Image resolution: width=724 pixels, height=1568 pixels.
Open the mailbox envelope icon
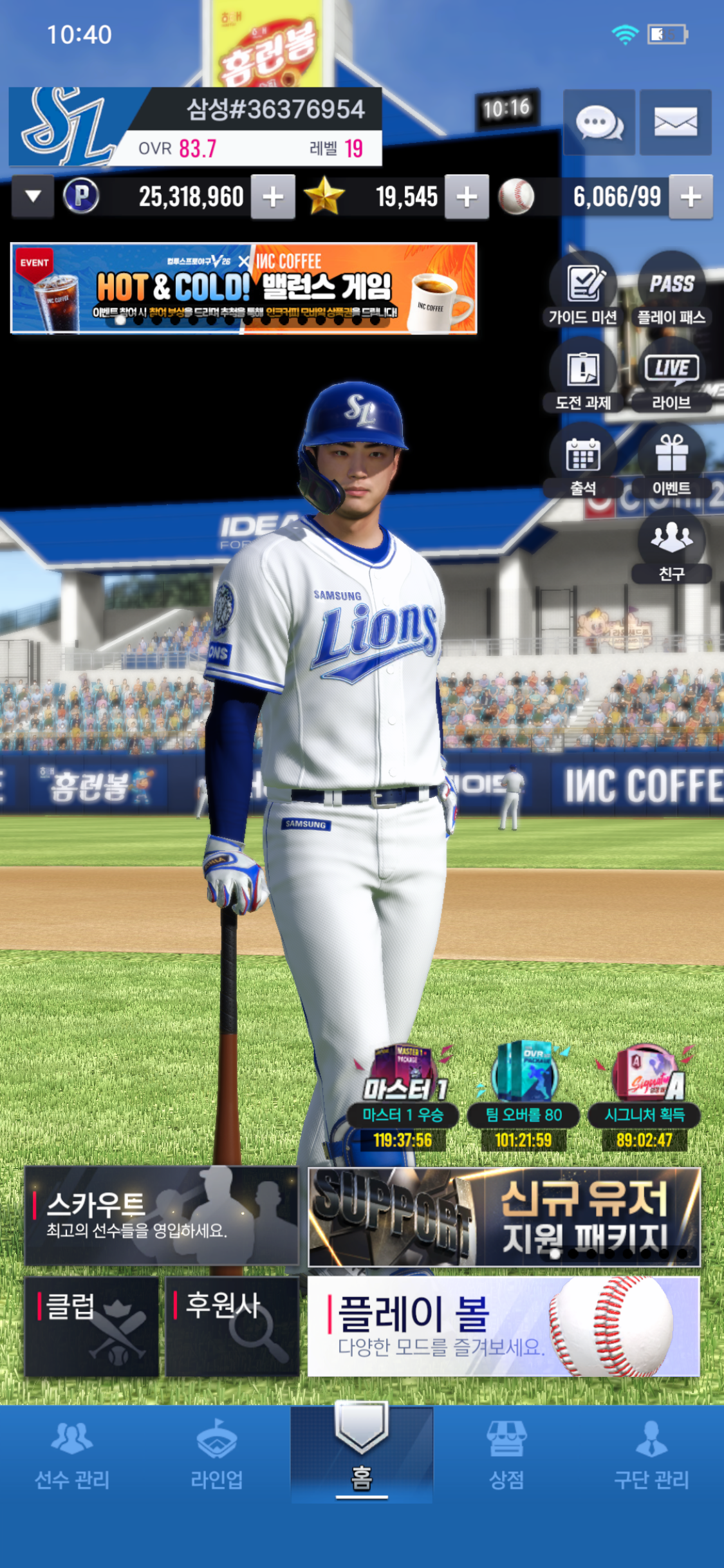coord(675,122)
